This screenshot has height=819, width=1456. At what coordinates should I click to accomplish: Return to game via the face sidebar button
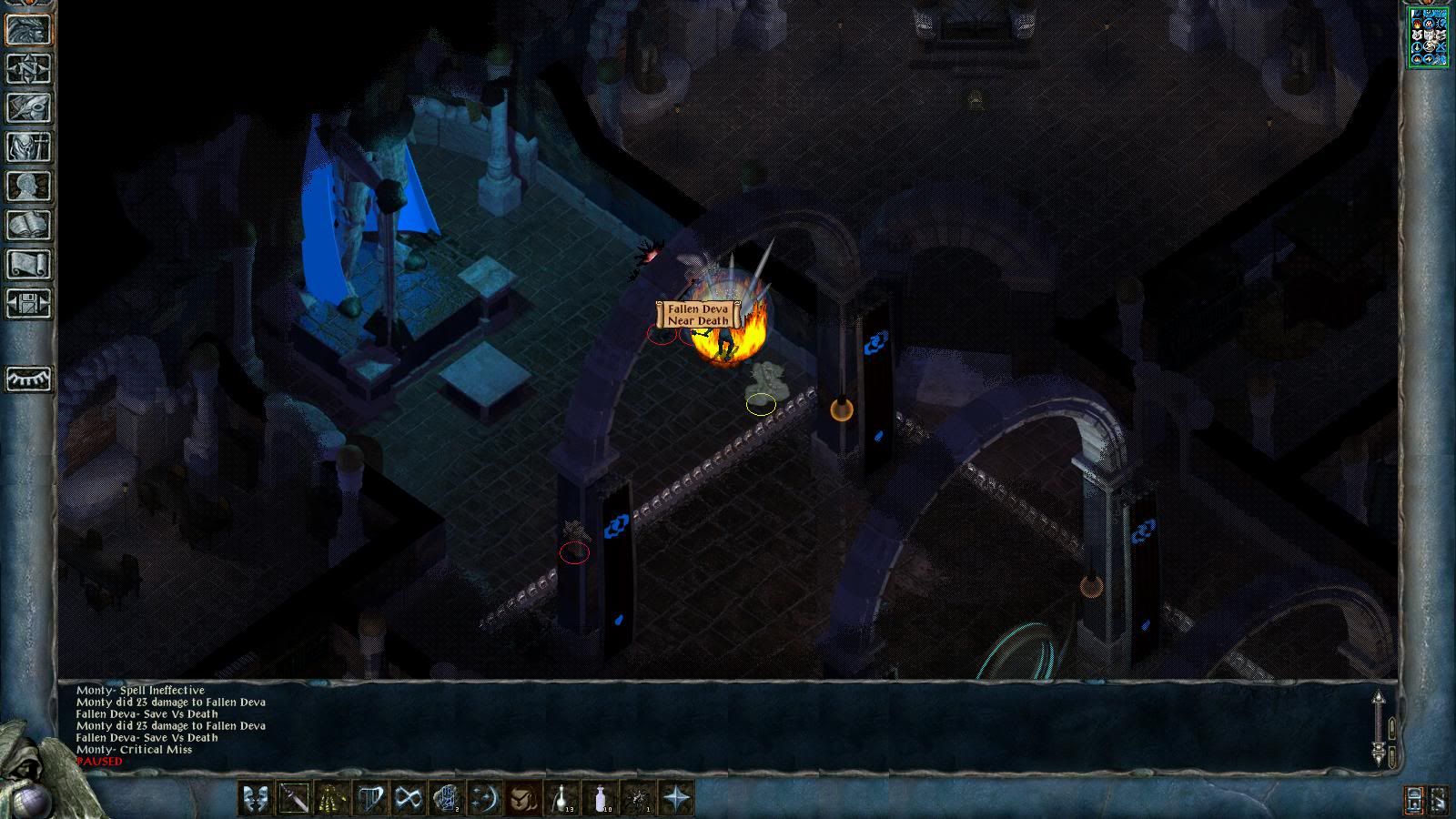click(x=28, y=29)
